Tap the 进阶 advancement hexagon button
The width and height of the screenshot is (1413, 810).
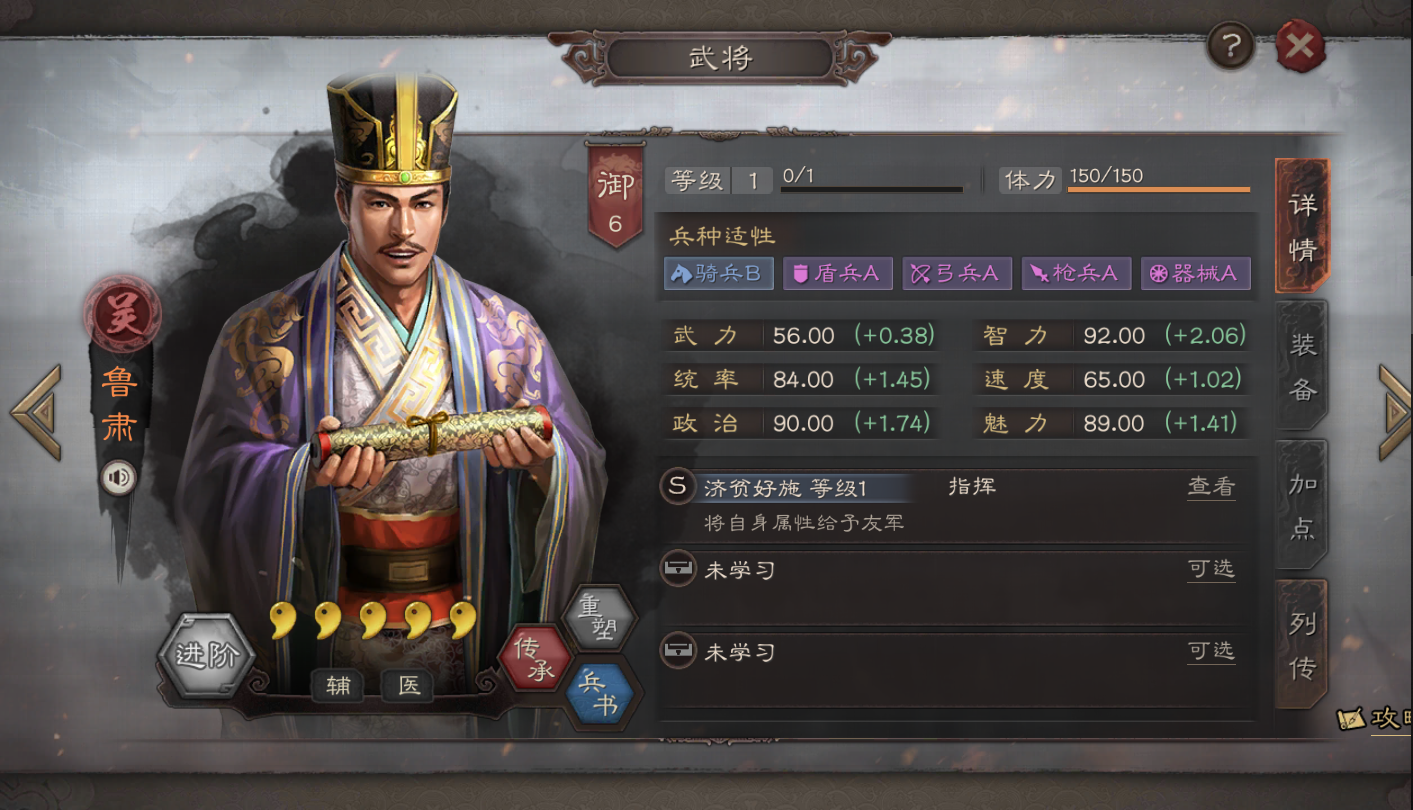tap(206, 656)
